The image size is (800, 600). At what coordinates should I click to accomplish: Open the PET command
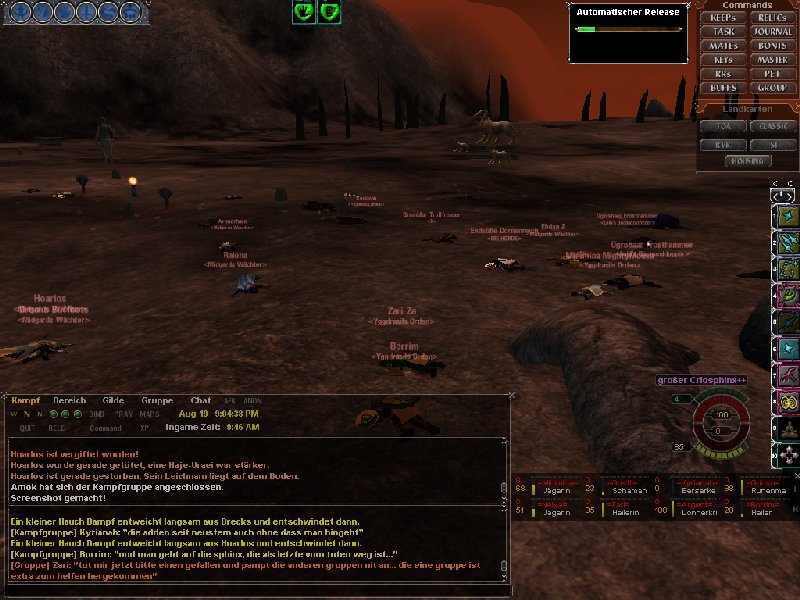[x=772, y=74]
